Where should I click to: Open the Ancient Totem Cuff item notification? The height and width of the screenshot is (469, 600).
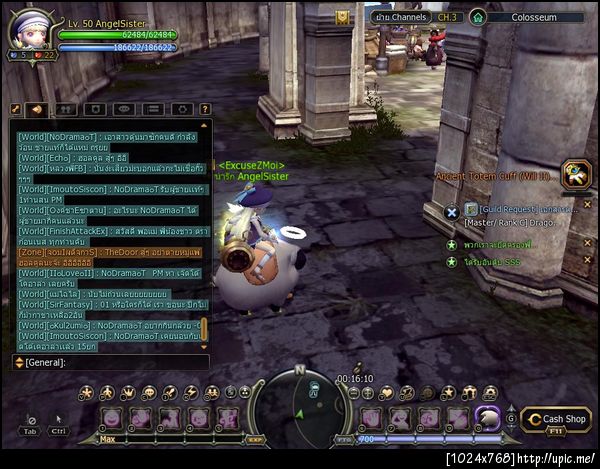pos(578,174)
